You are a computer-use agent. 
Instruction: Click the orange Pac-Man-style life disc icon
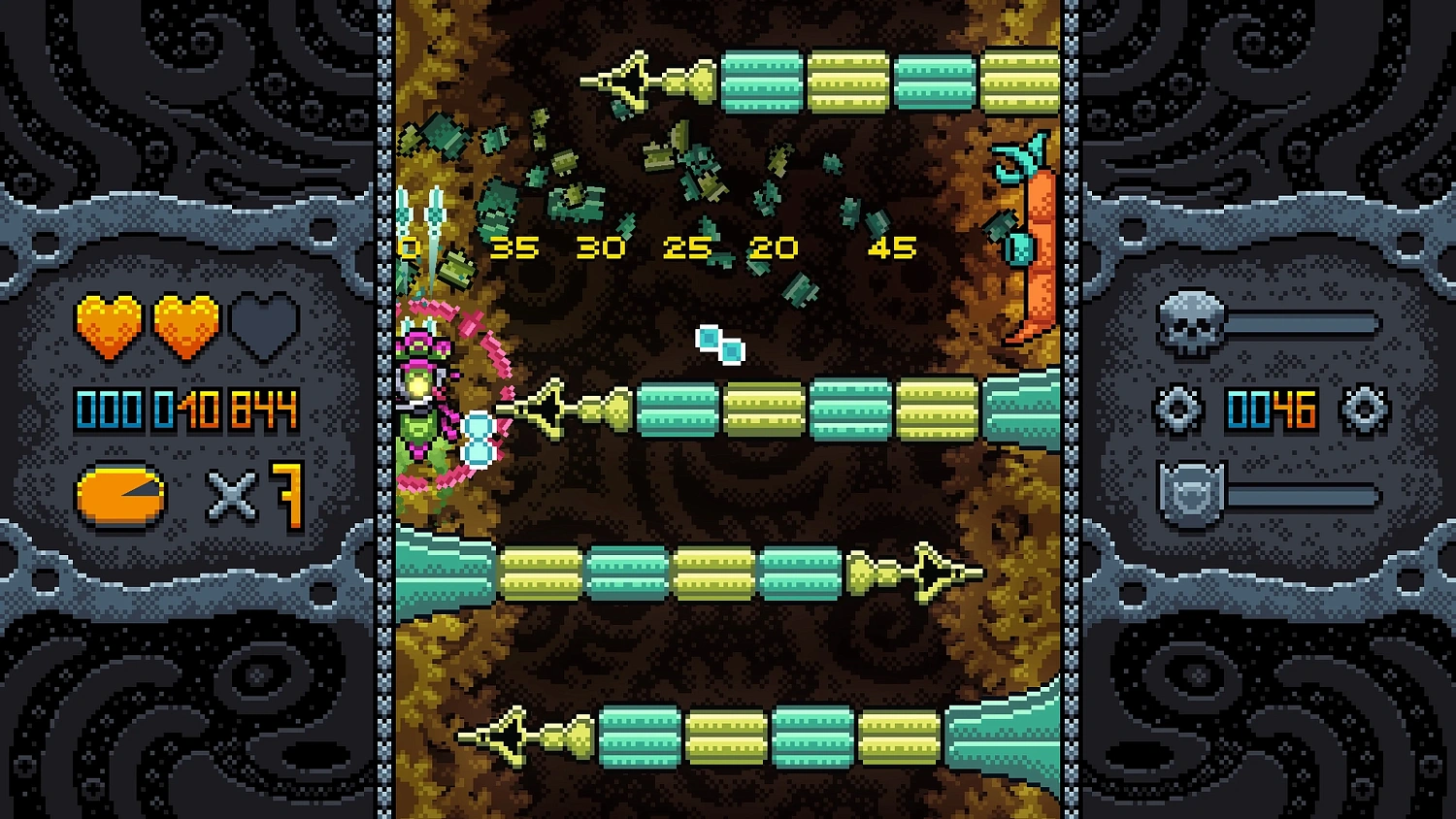(120, 495)
